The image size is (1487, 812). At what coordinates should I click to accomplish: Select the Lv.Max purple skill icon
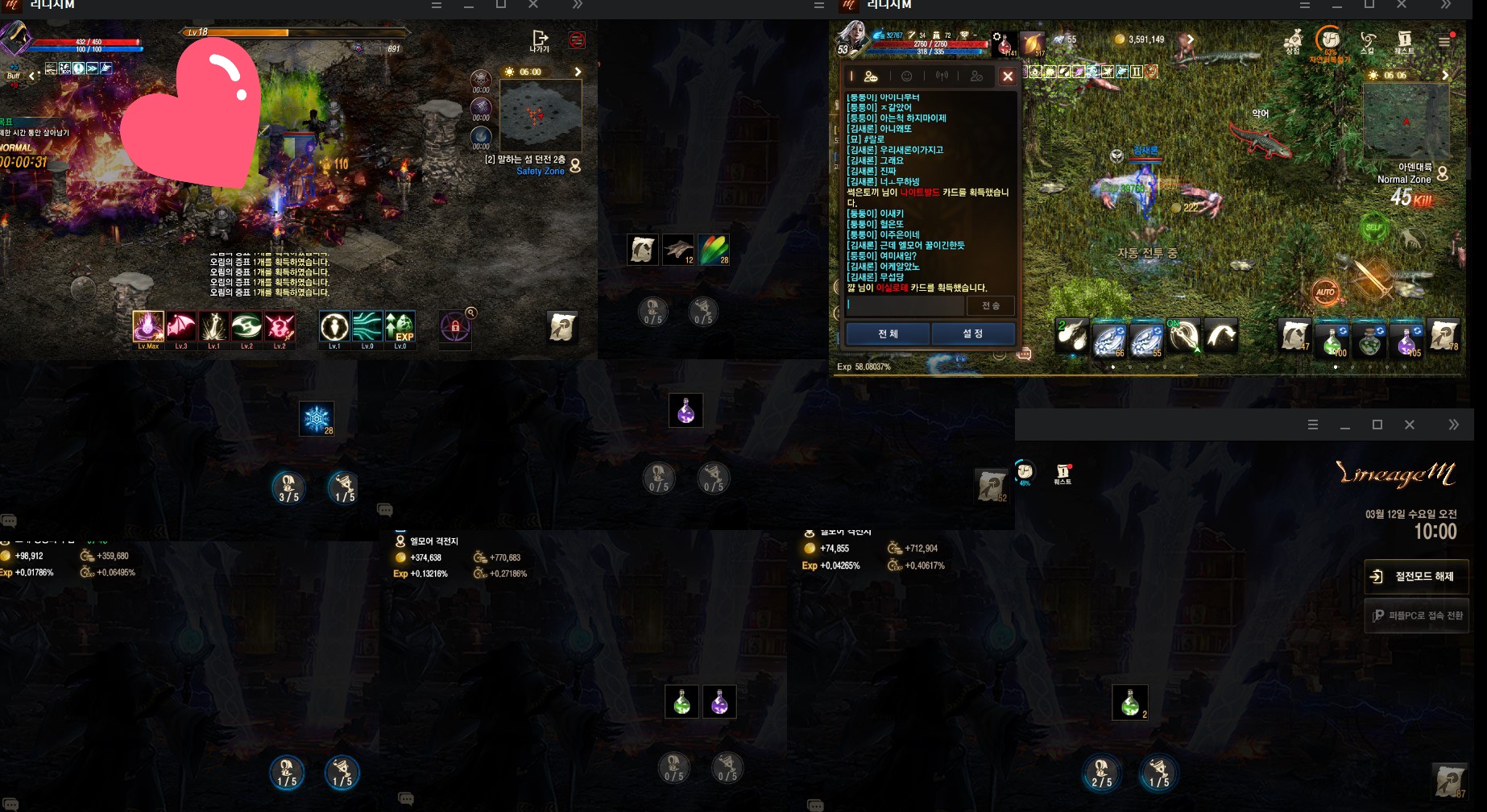tap(148, 325)
